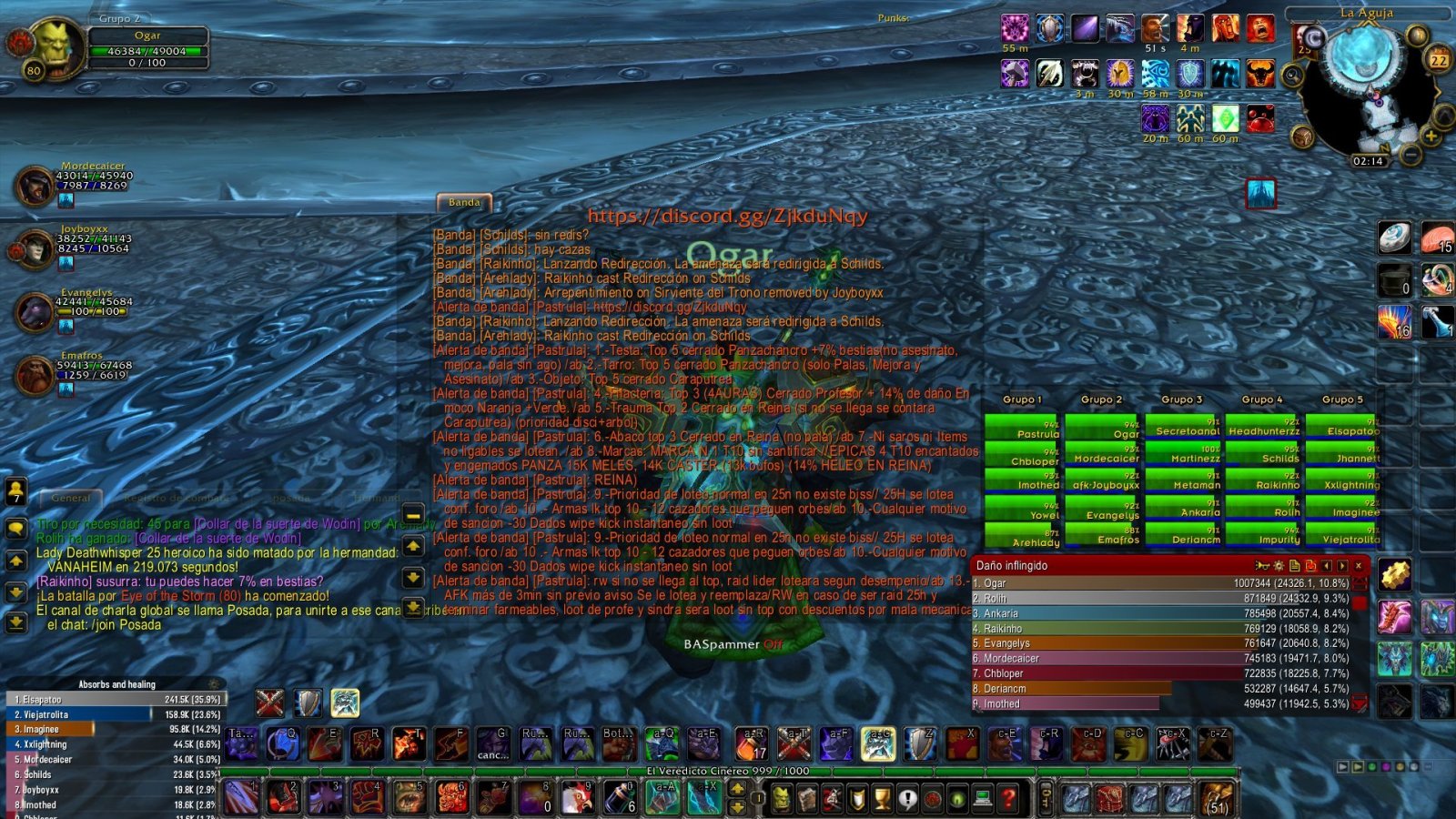Switch to the General chat tab

(73, 499)
